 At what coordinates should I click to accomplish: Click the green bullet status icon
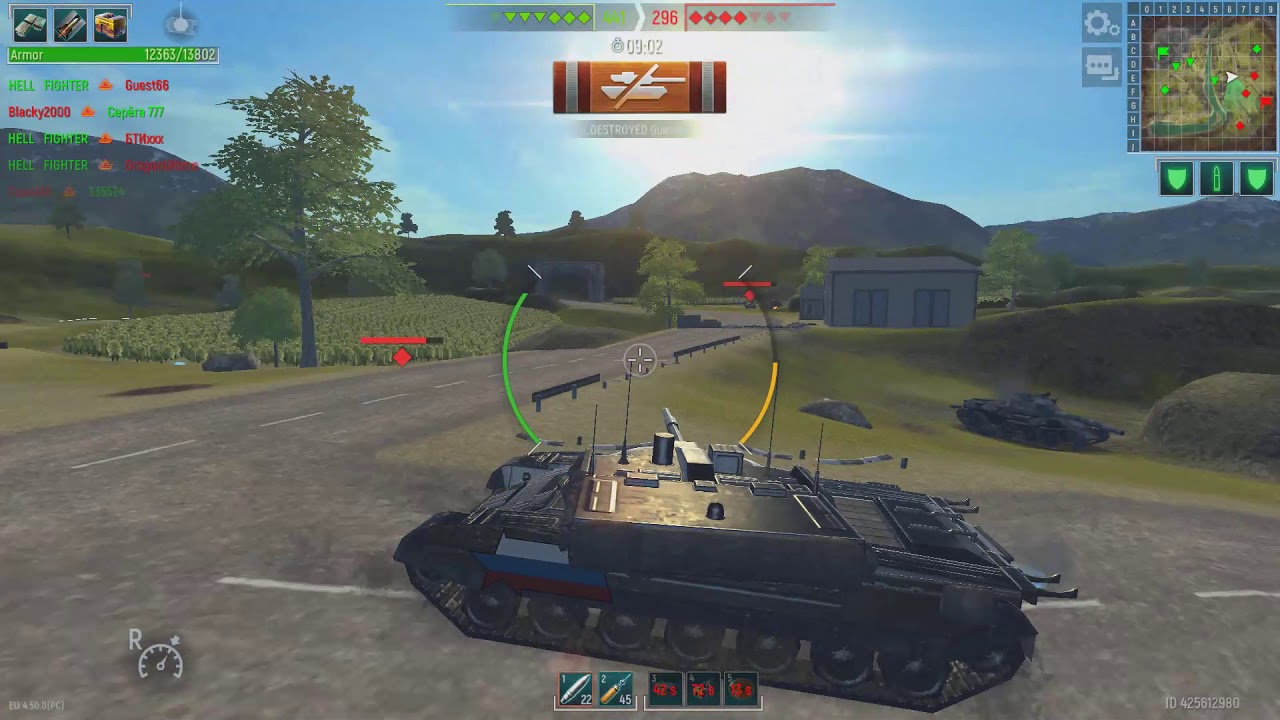pyautogui.click(x=1216, y=179)
